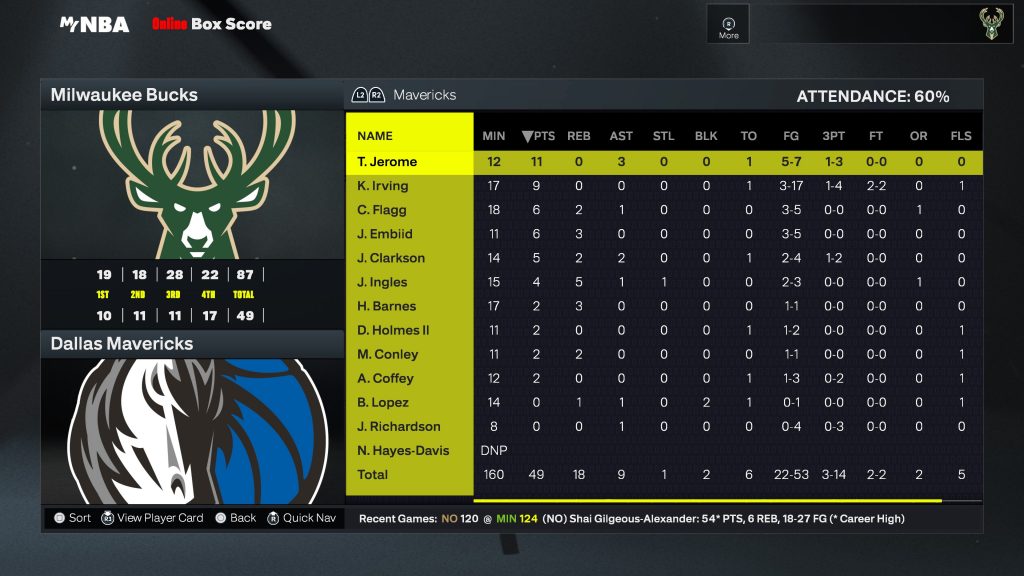The width and height of the screenshot is (1024, 576).
Task: Pick J. Embiid from the player list
Action: coord(385,234)
